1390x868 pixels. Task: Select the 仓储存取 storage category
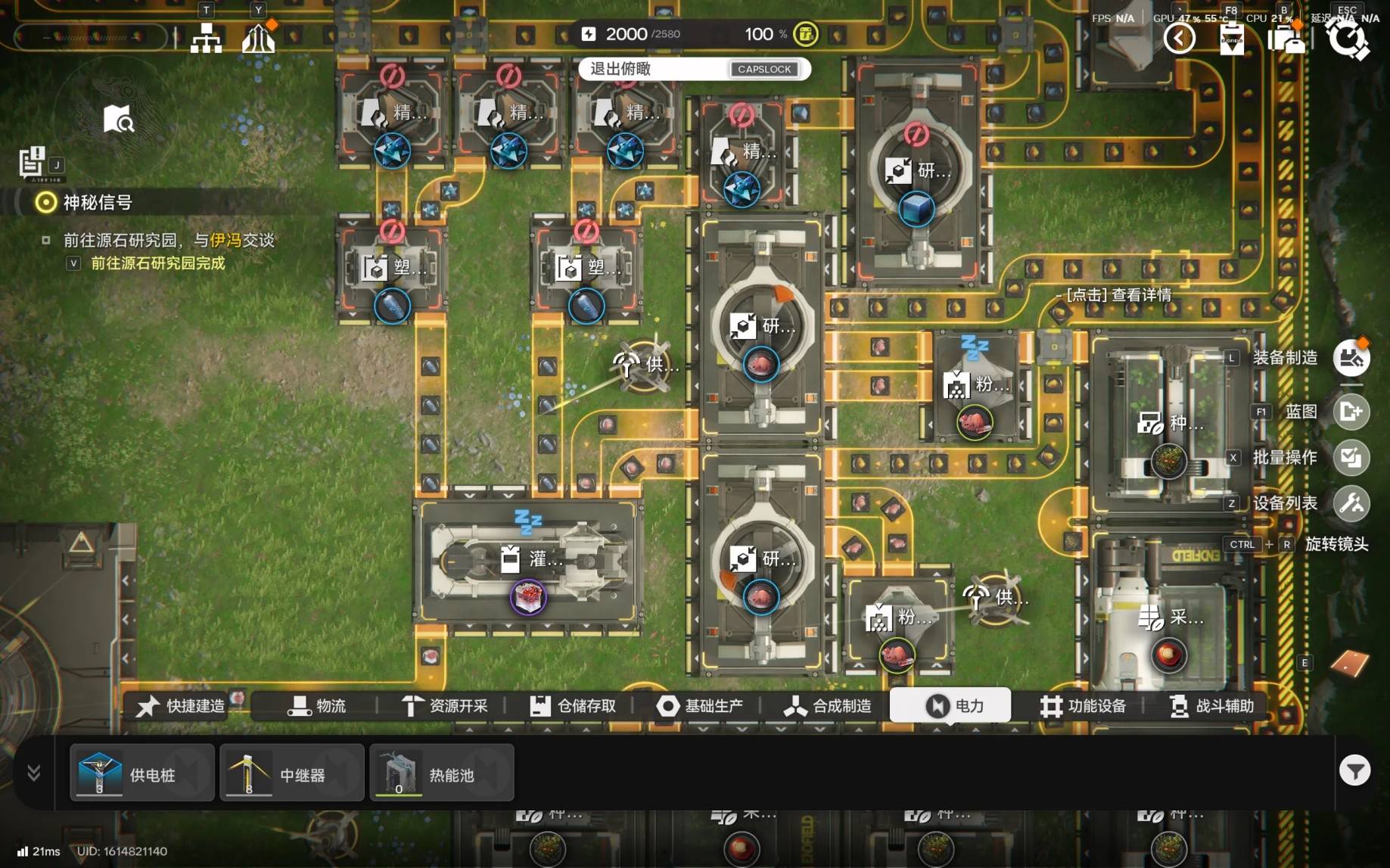click(x=573, y=706)
